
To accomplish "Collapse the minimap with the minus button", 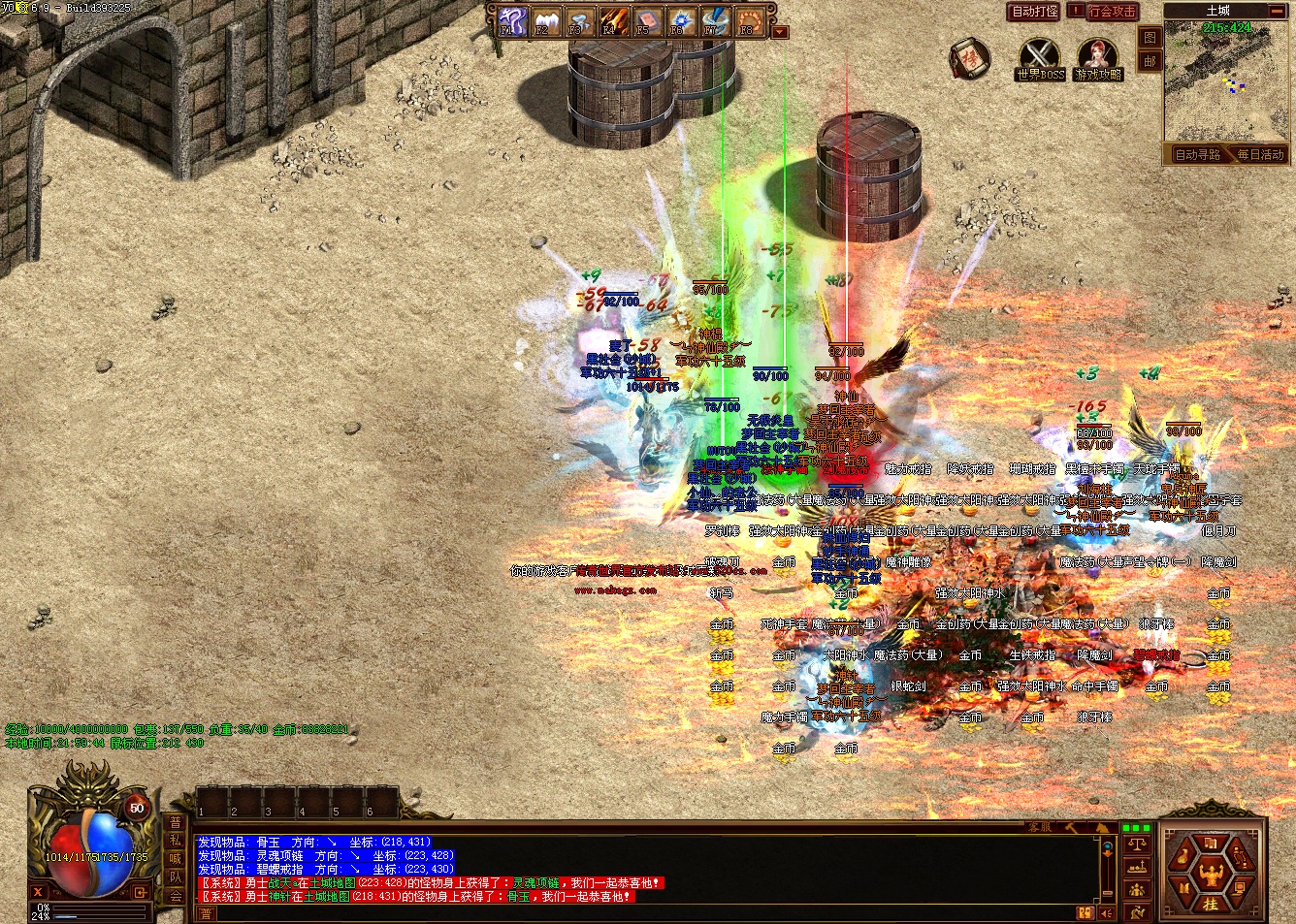I will tap(1277, 11).
